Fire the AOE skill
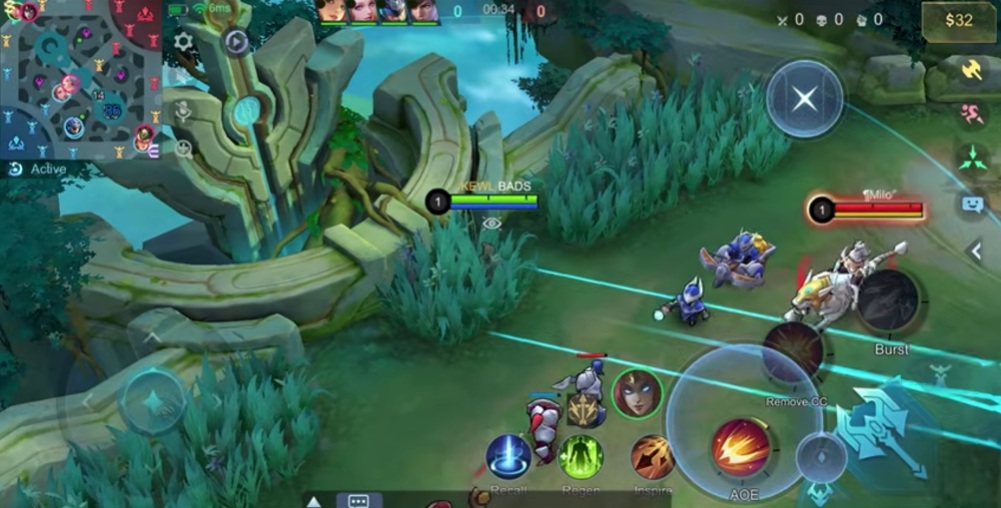The height and width of the screenshot is (508, 1001). [x=741, y=447]
